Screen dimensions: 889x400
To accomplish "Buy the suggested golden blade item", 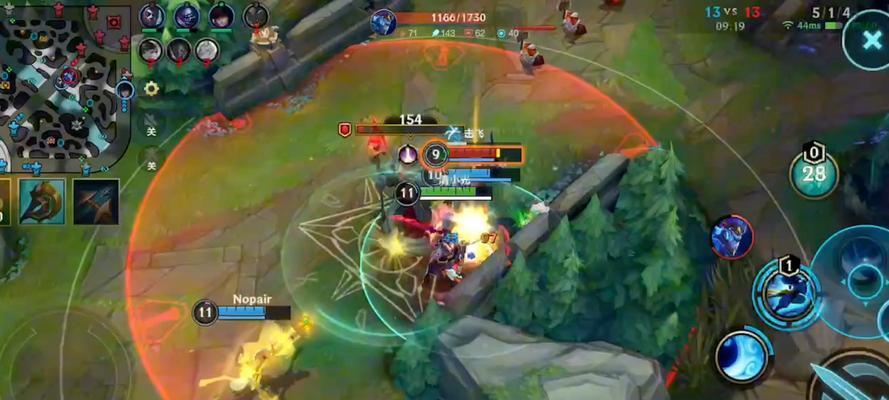I will point(42,201).
